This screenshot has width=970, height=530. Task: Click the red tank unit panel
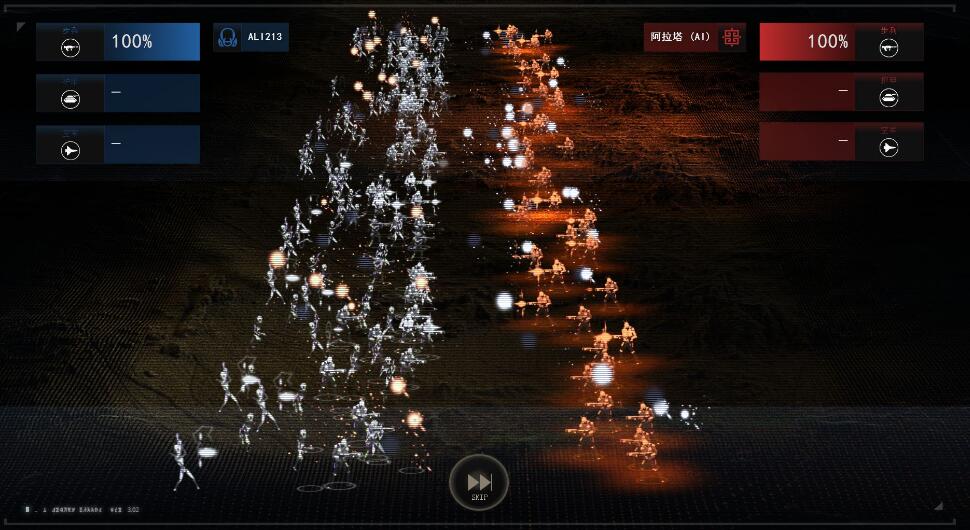[x=840, y=92]
